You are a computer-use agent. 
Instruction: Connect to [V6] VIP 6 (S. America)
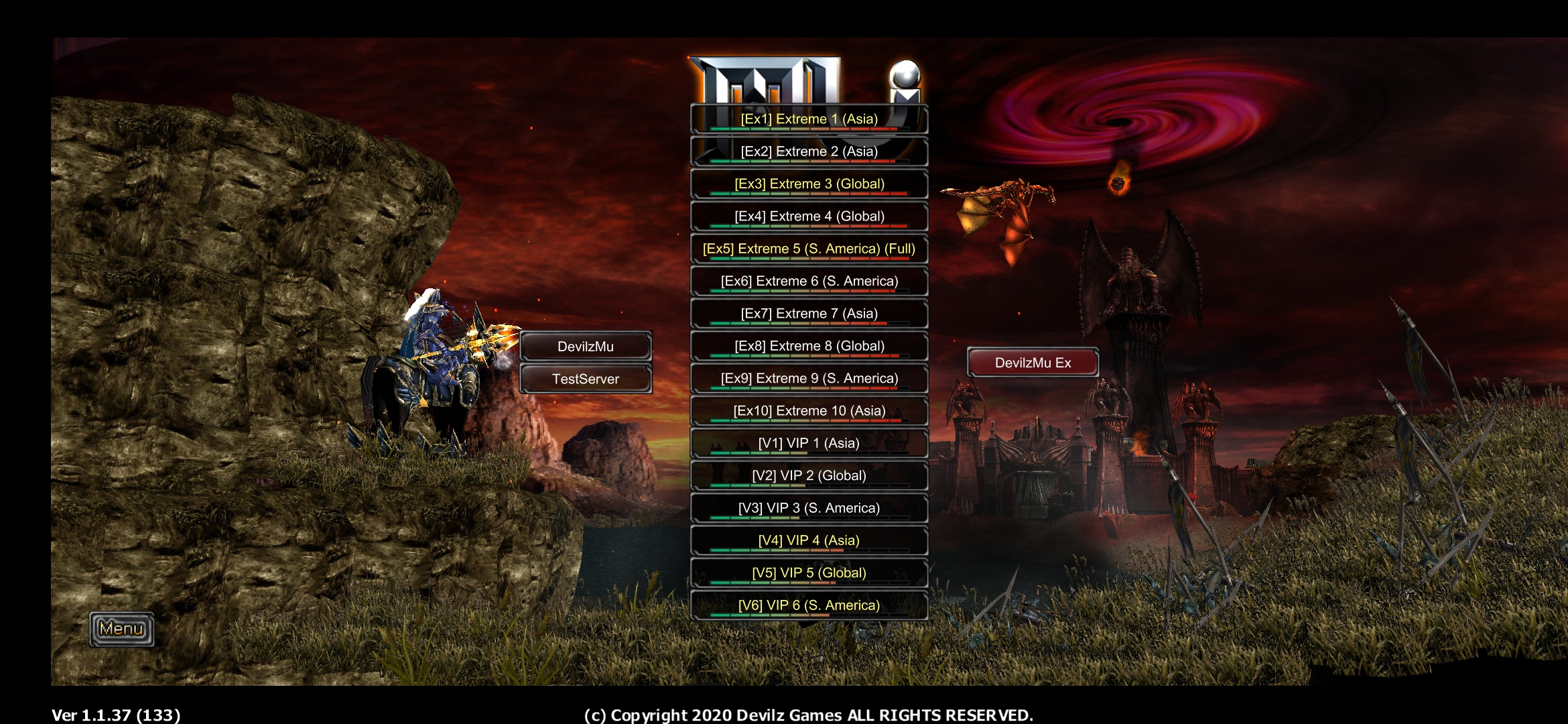click(x=809, y=605)
